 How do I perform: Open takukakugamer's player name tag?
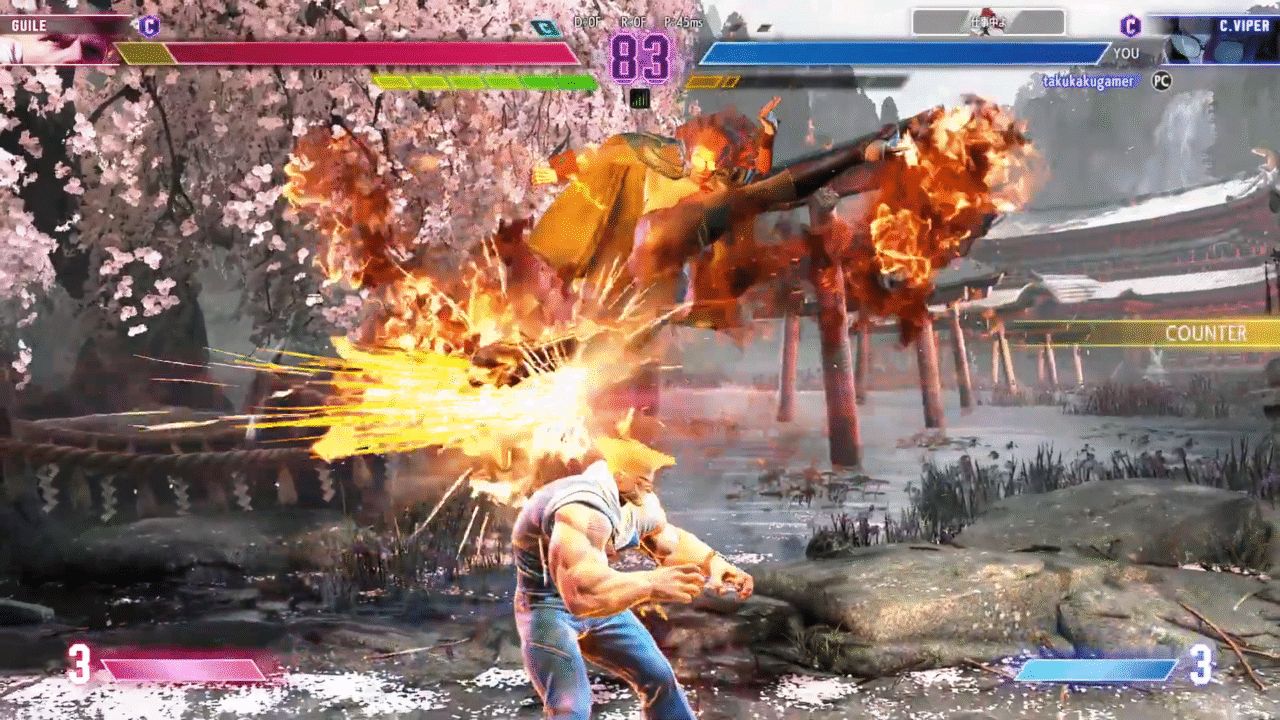point(1088,81)
